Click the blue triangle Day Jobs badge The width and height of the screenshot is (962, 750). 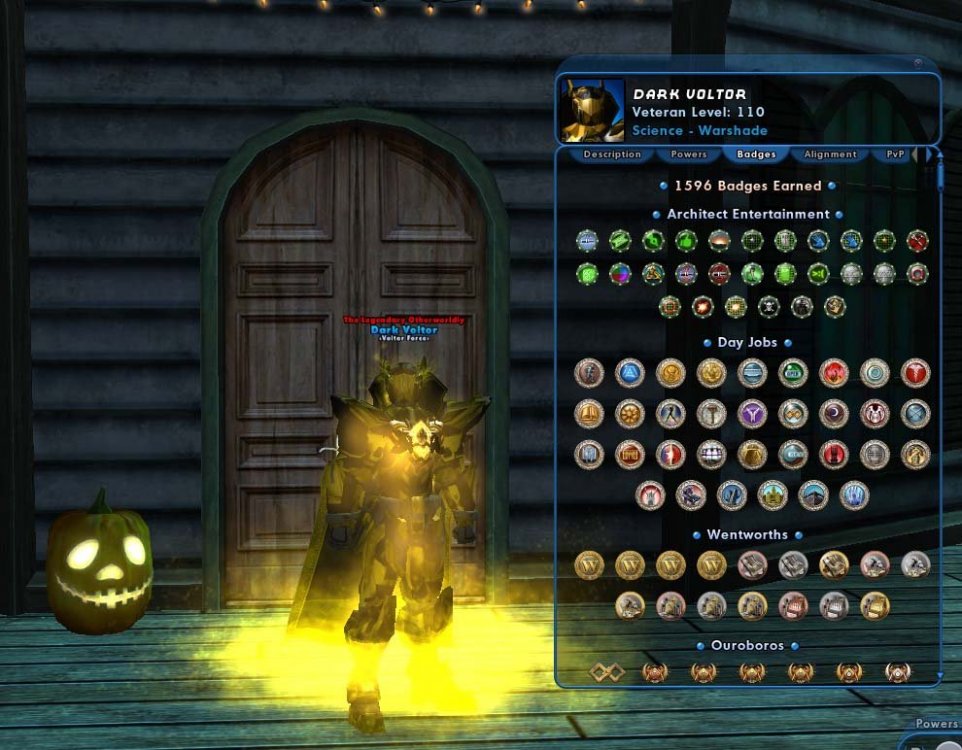(x=629, y=373)
